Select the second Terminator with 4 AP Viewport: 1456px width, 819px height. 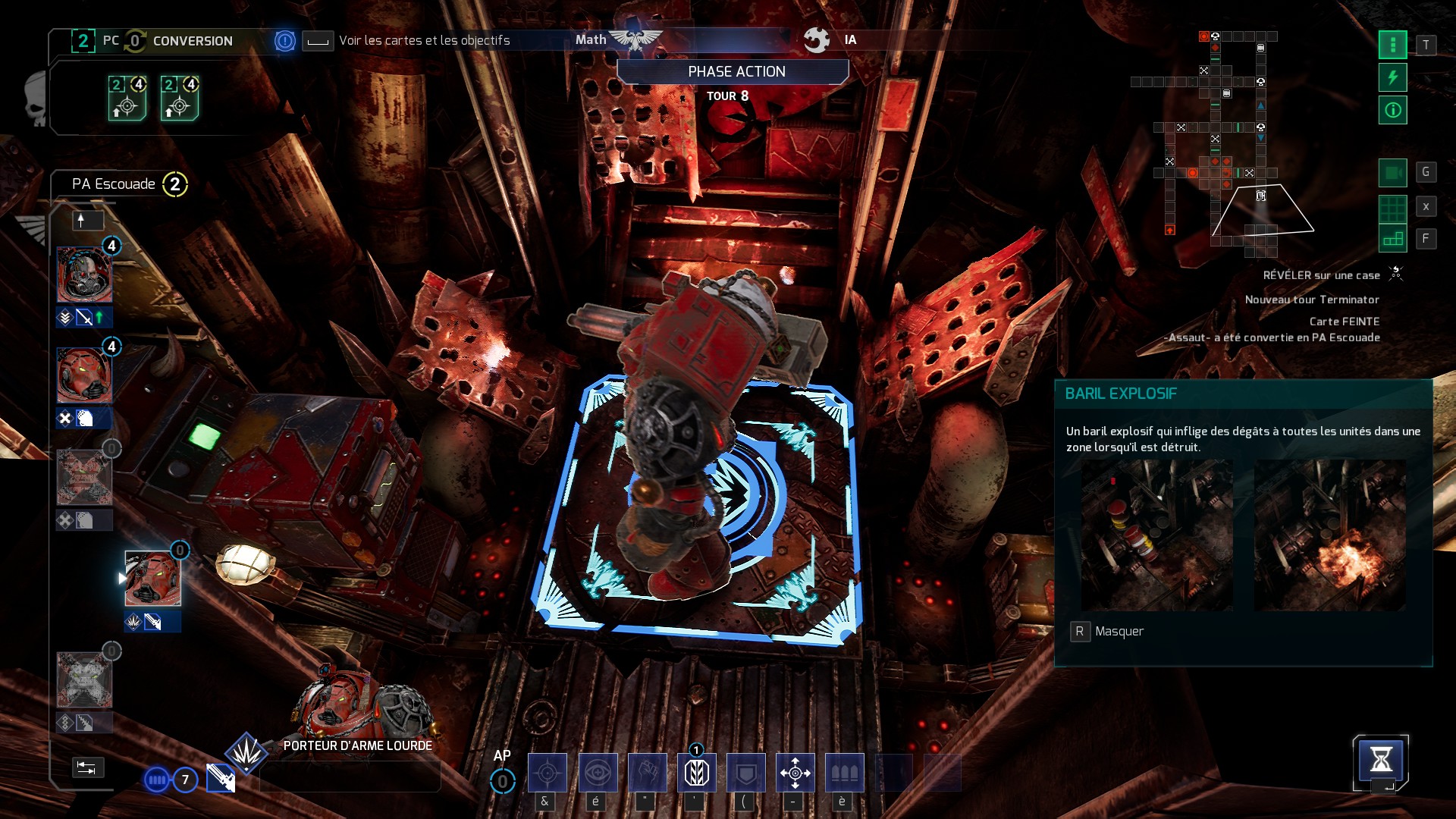(x=84, y=375)
